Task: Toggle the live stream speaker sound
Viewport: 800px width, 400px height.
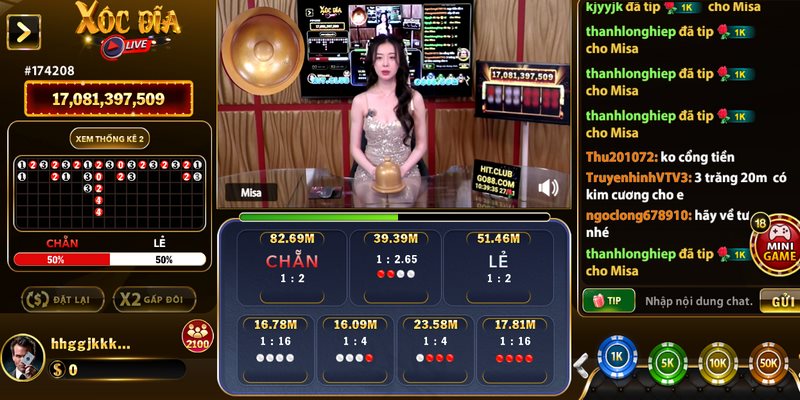Action: click(x=548, y=187)
